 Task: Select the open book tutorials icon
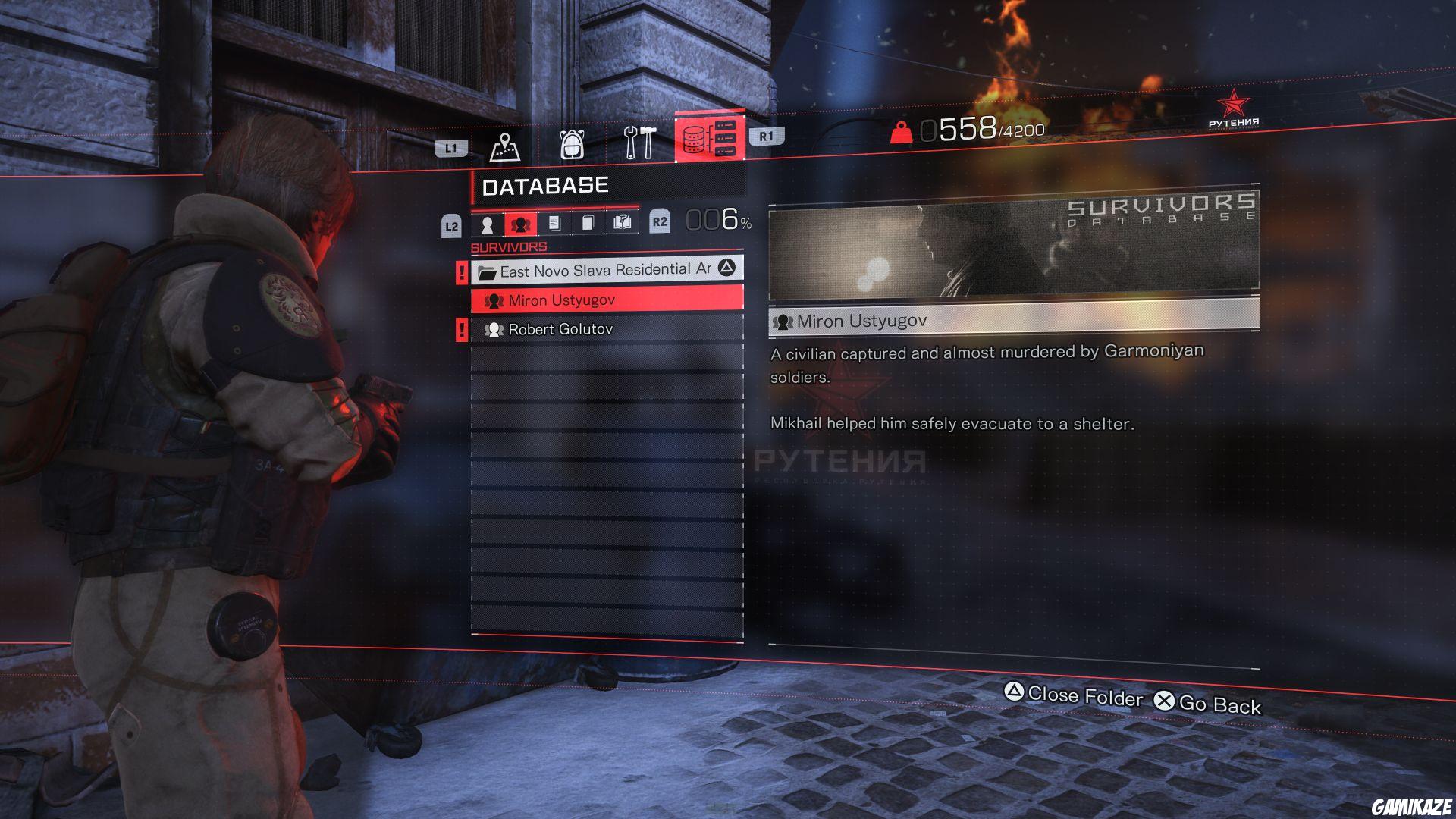coord(624,223)
